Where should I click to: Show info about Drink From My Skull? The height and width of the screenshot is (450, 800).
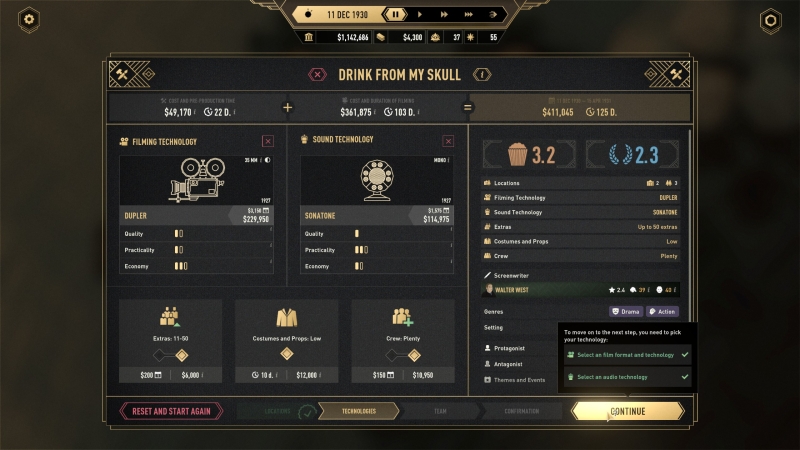(x=483, y=74)
